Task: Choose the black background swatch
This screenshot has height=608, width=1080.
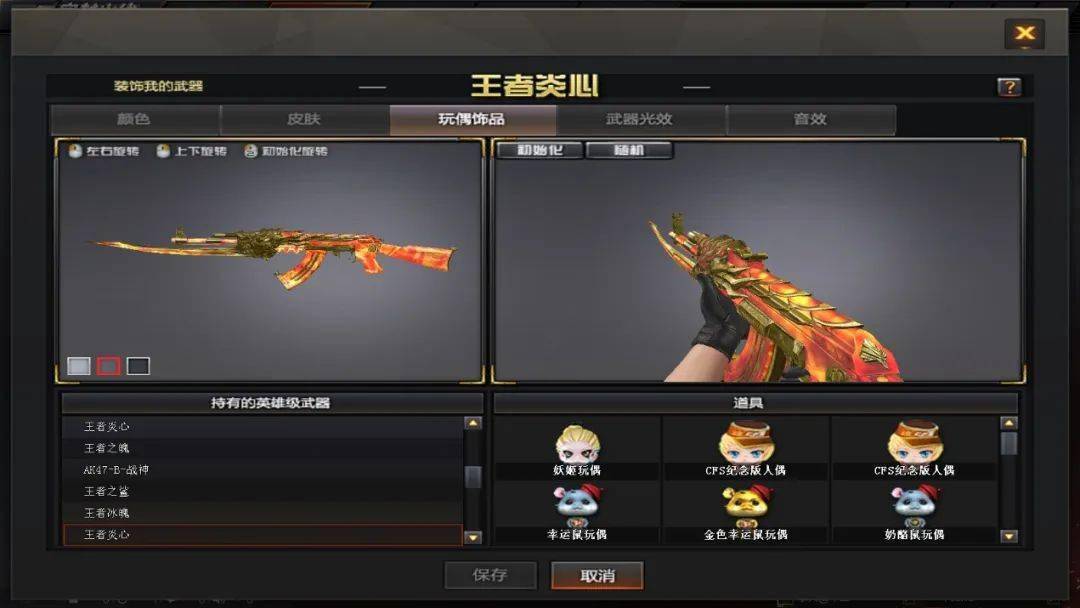Action: pos(138,366)
